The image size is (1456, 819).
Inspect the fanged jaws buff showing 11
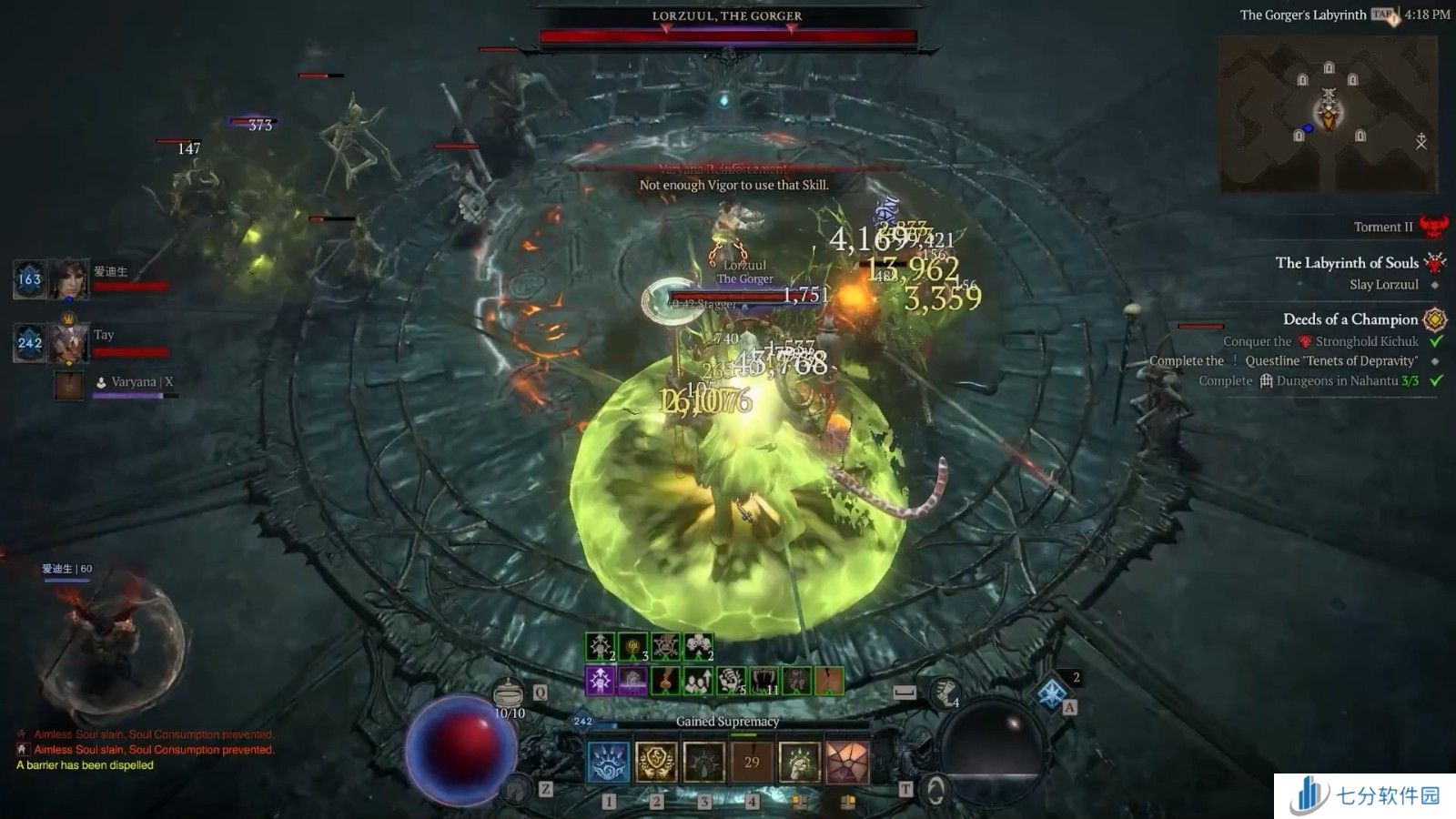click(763, 681)
